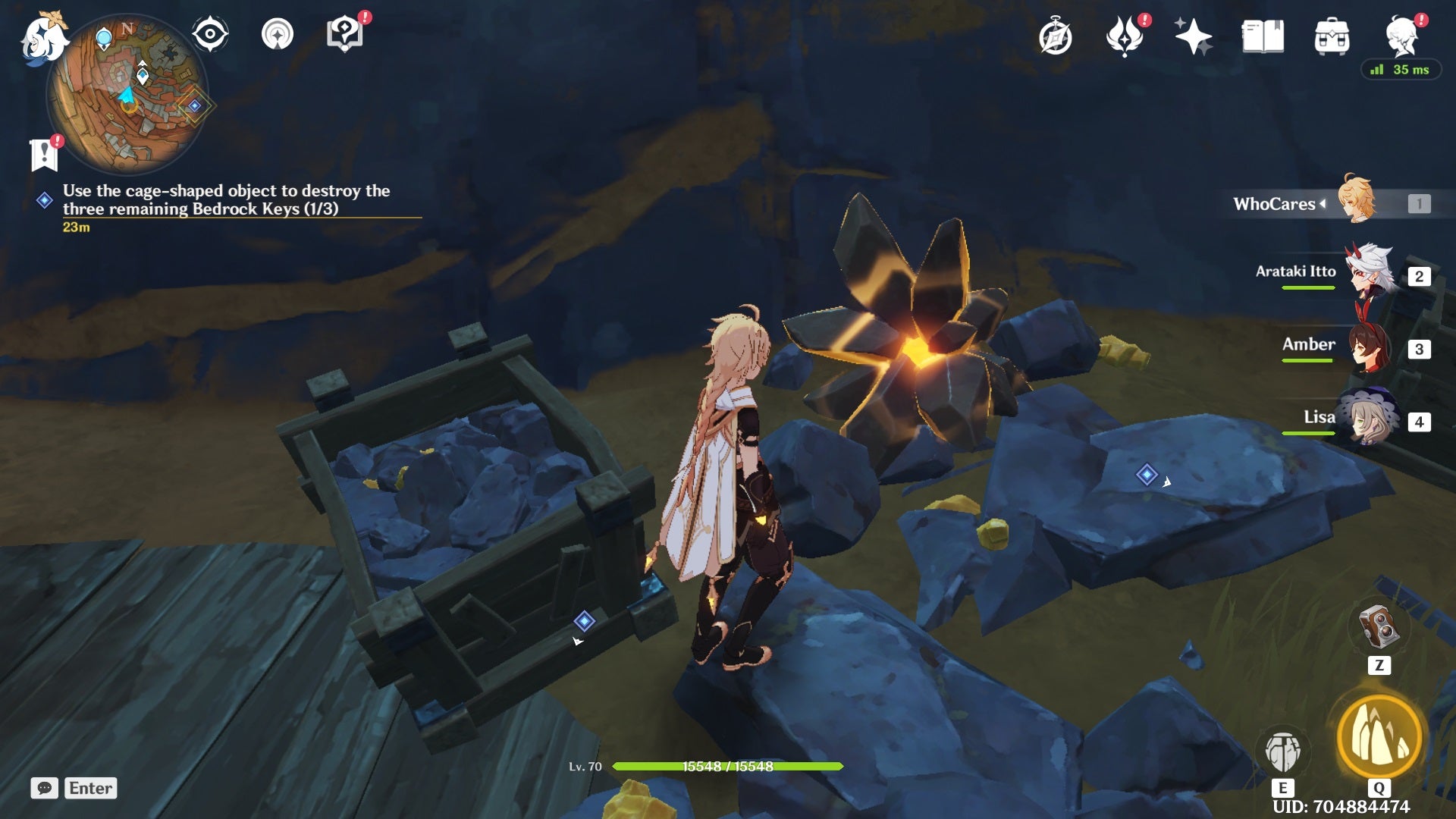Open the Wish star icon

point(1193,37)
